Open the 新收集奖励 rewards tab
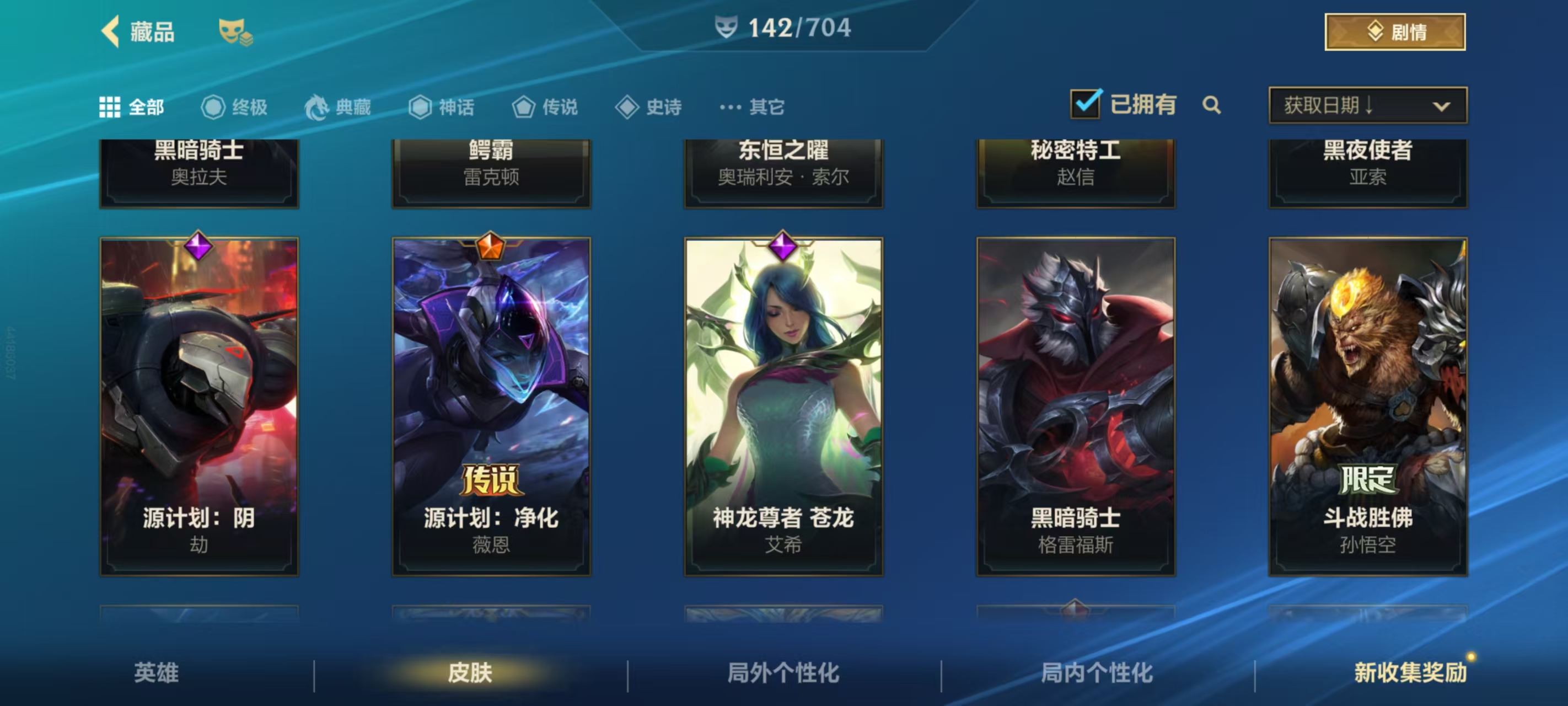The width and height of the screenshot is (1568, 706). pos(1410,672)
